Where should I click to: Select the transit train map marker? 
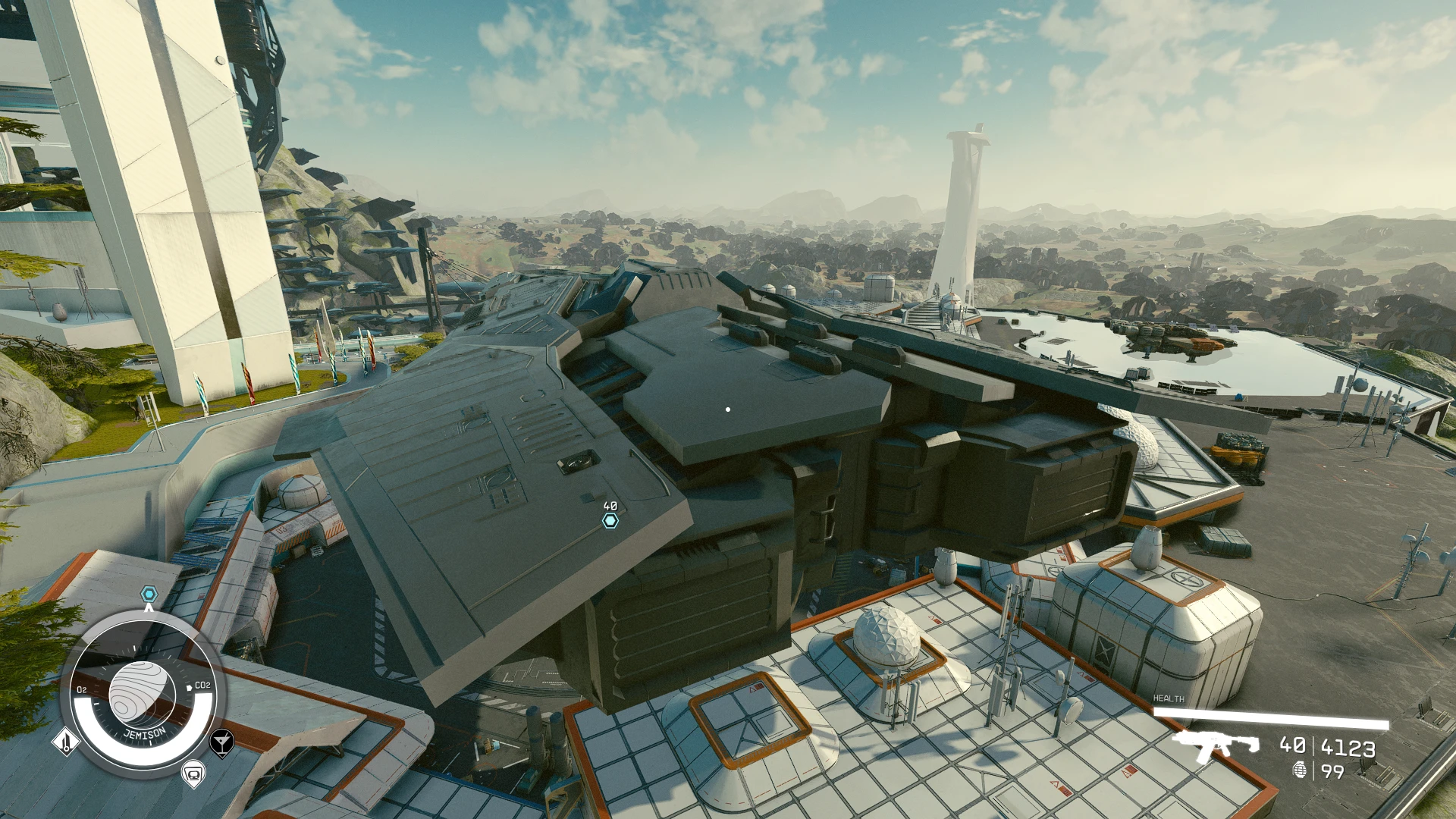click(x=193, y=773)
